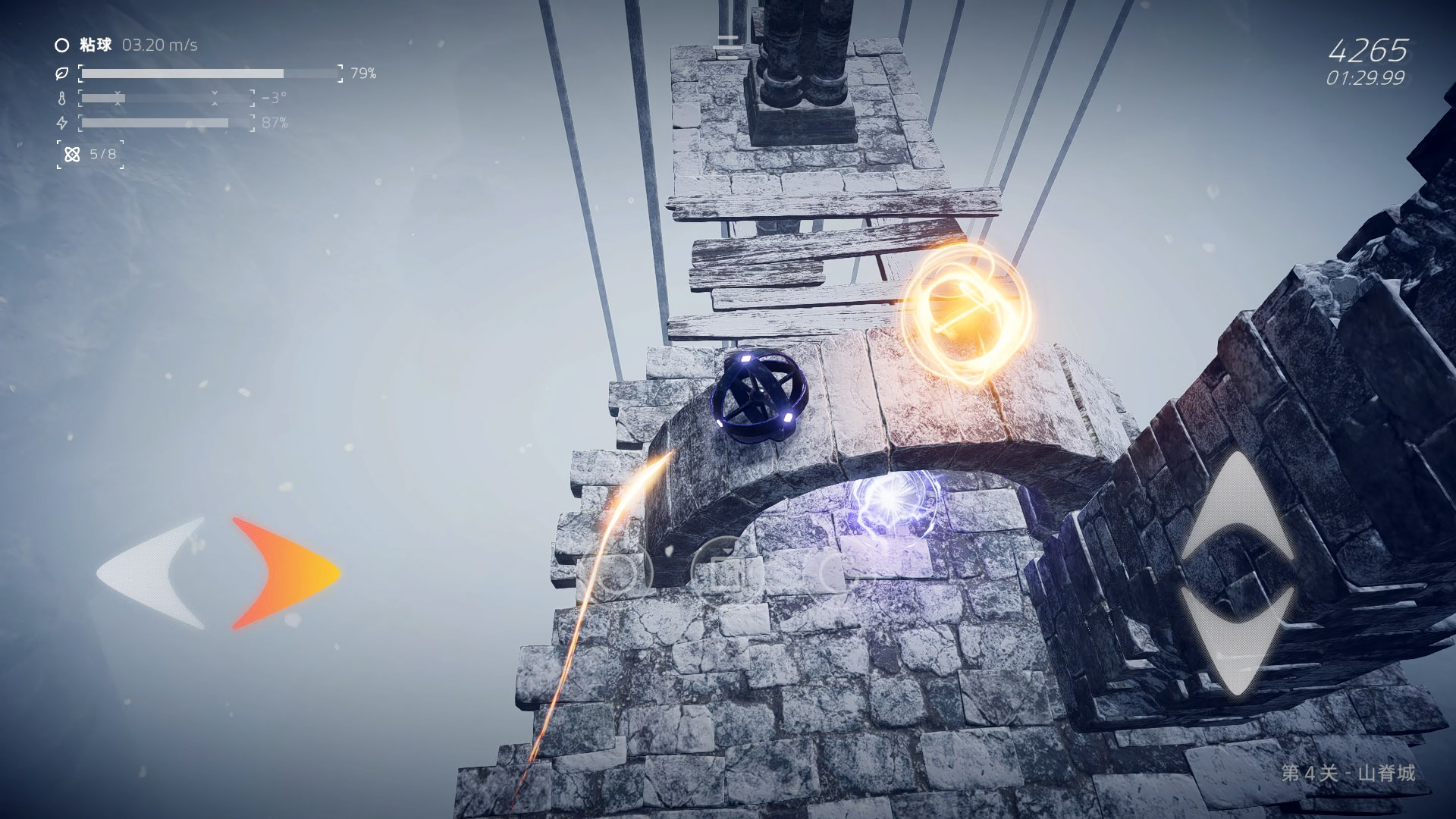Tap the downward-pointing arrow control
This screenshot has height=819, width=1456.
click(1238, 641)
